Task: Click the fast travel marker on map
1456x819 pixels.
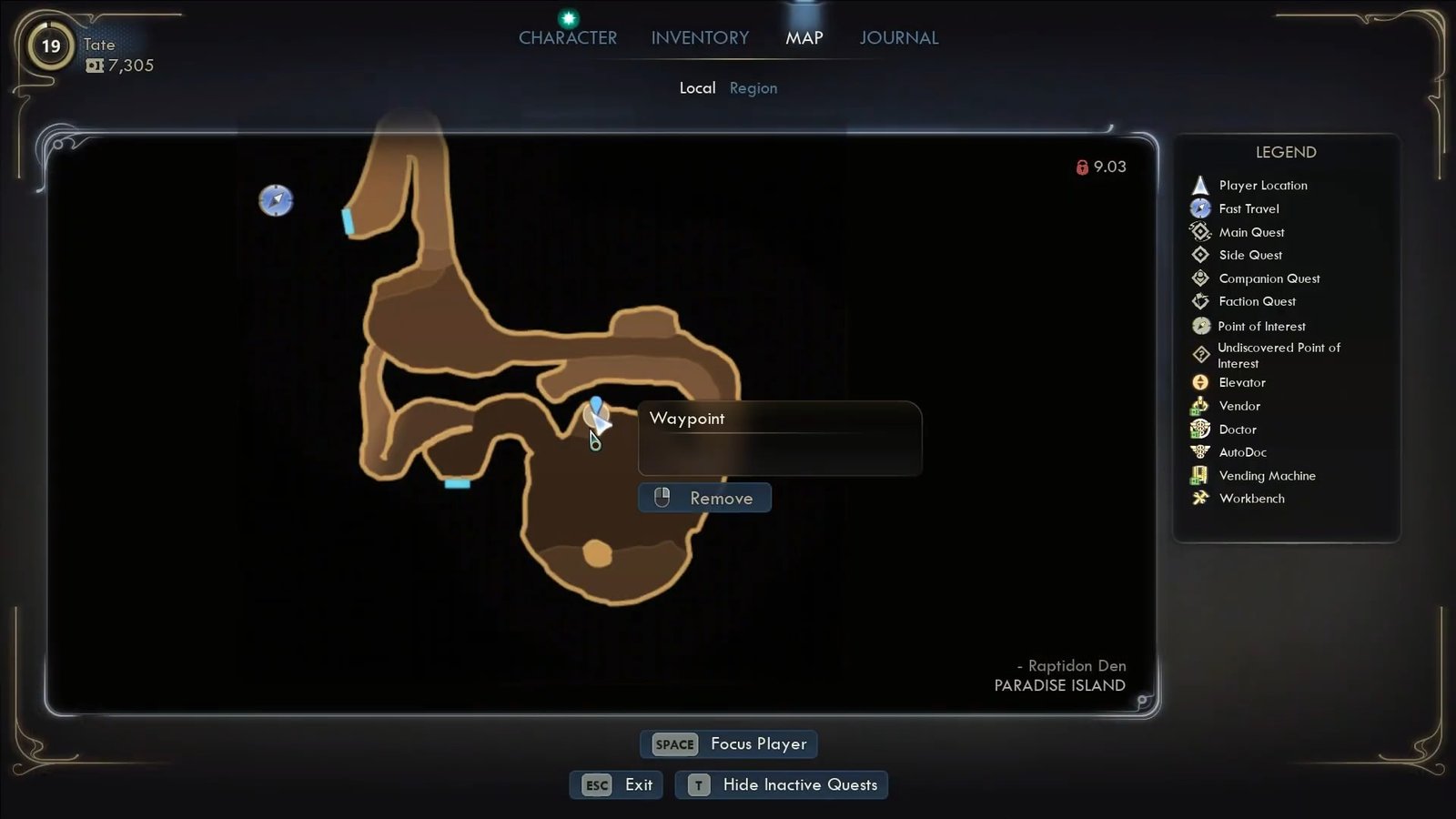Action: click(276, 200)
